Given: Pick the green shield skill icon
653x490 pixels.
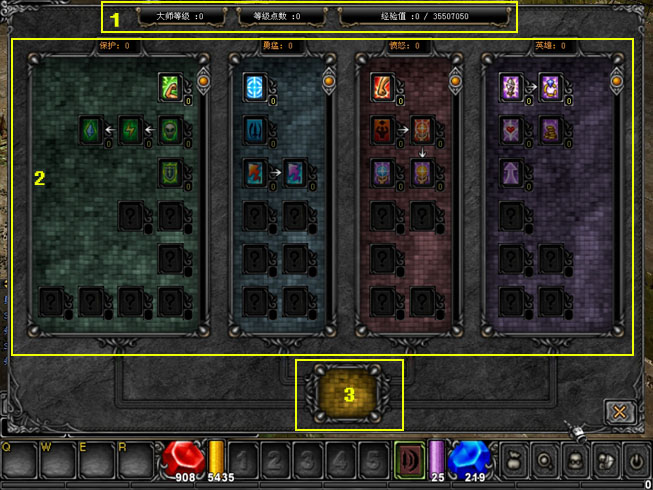Looking at the screenshot, I should click(x=170, y=172).
